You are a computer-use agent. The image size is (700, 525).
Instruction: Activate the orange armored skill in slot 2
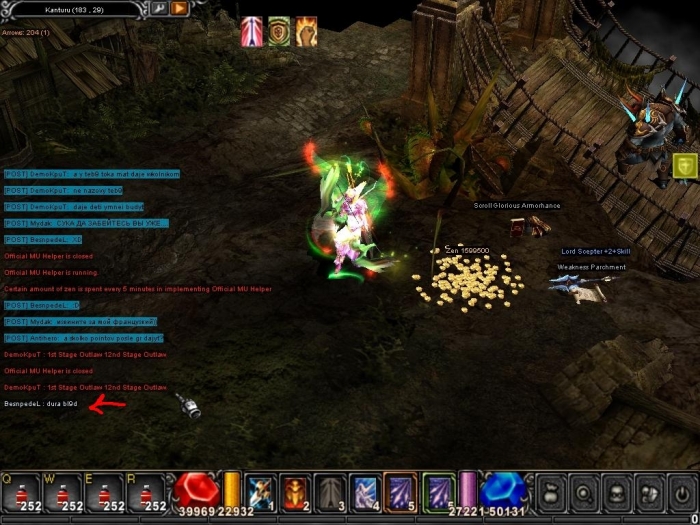295,493
